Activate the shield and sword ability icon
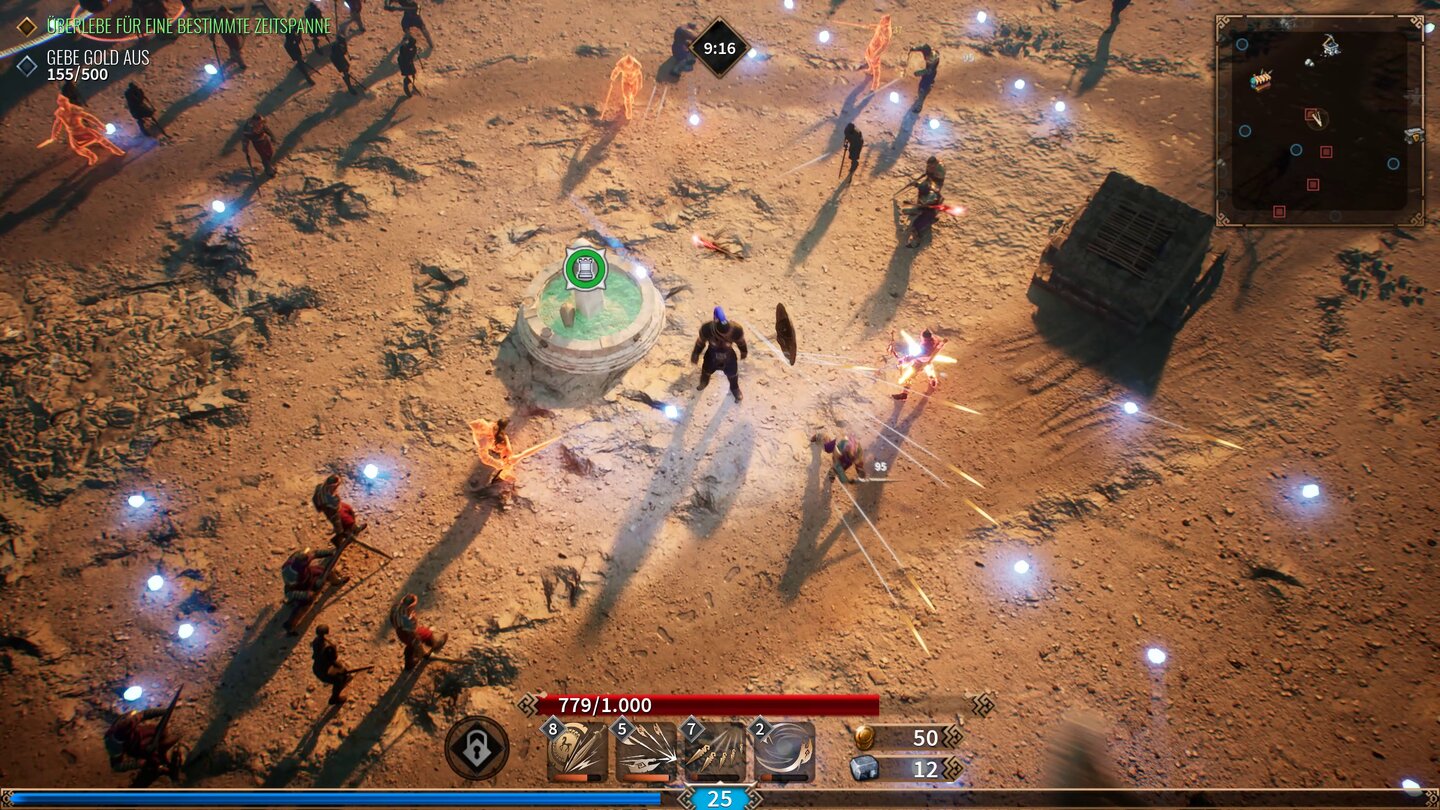Viewport: 1440px width, 810px height. point(578,752)
